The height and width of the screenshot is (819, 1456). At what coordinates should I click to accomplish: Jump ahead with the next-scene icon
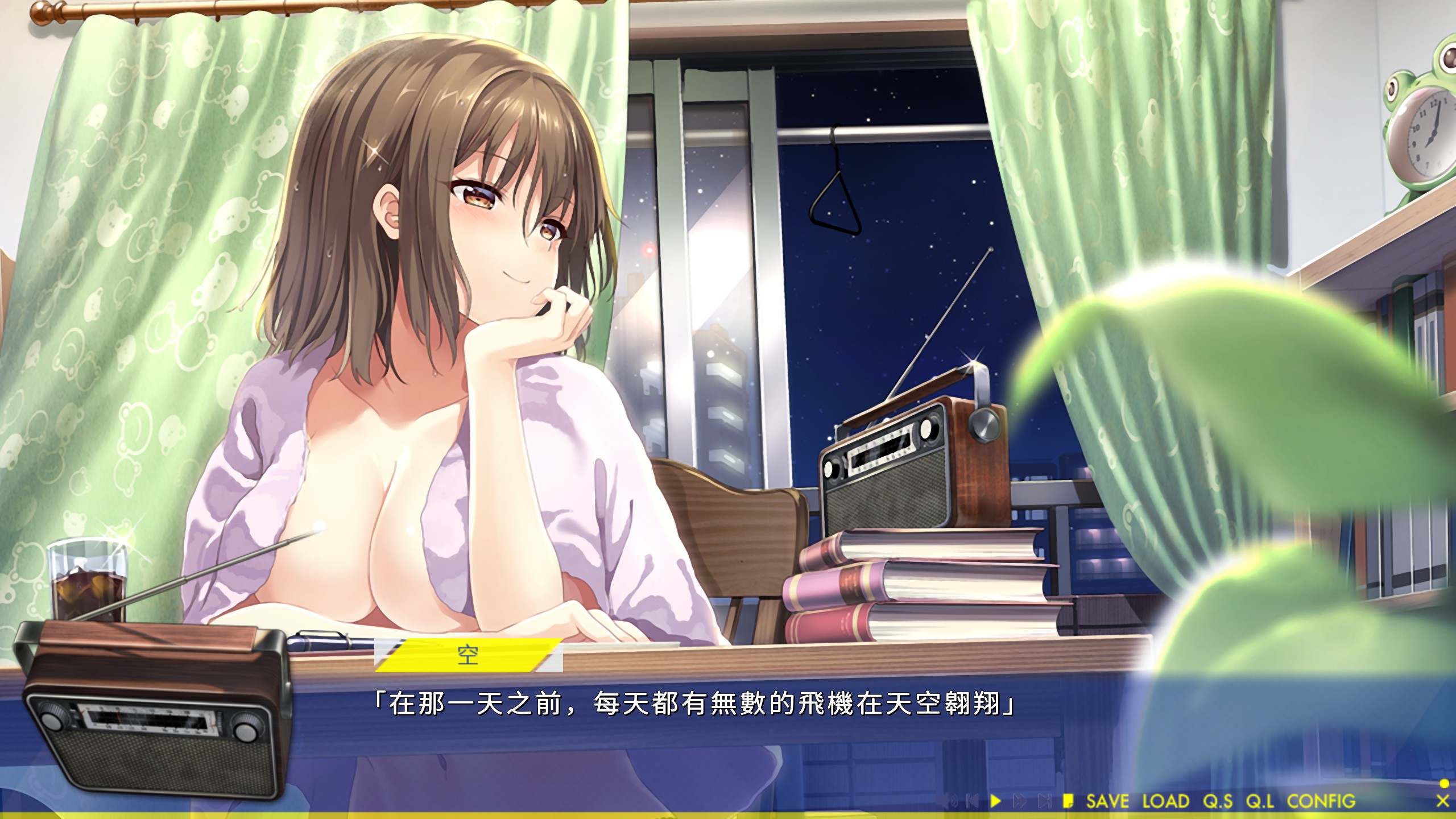click(1044, 801)
